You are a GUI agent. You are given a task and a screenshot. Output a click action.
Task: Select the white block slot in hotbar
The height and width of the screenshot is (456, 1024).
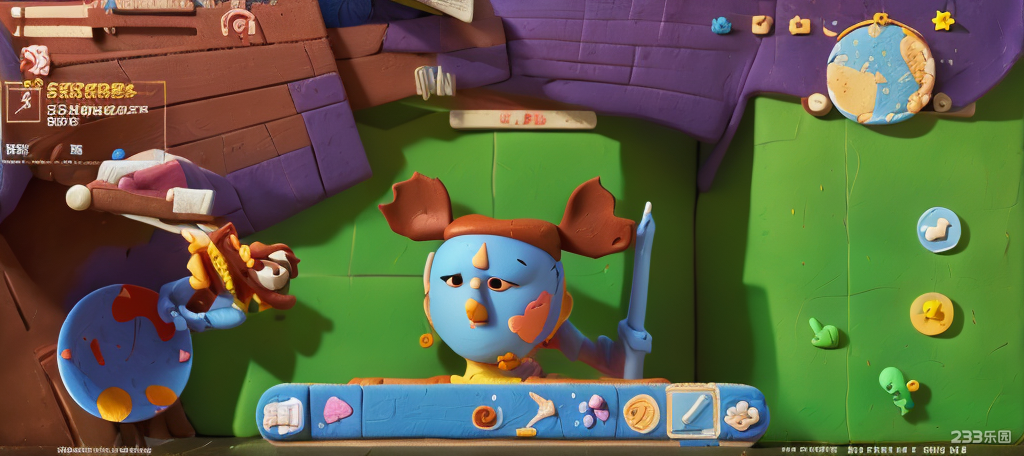coord(284,412)
